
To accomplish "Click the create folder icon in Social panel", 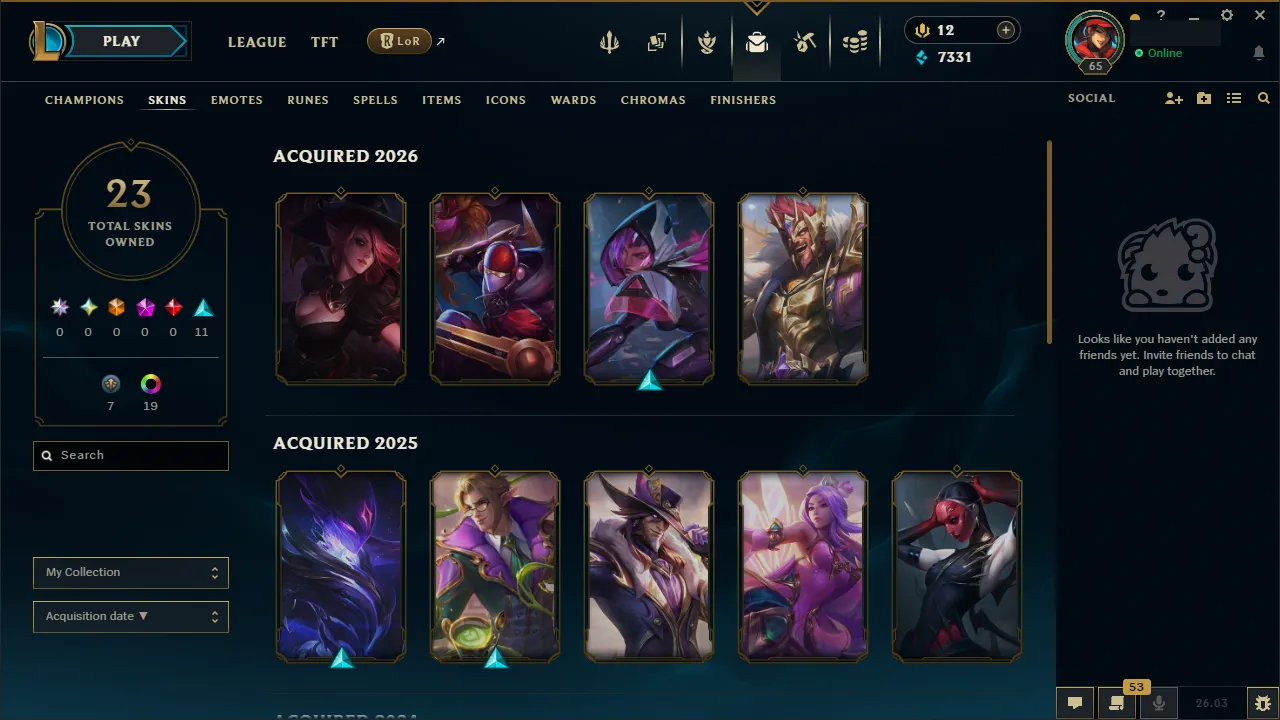I will pos(1203,98).
